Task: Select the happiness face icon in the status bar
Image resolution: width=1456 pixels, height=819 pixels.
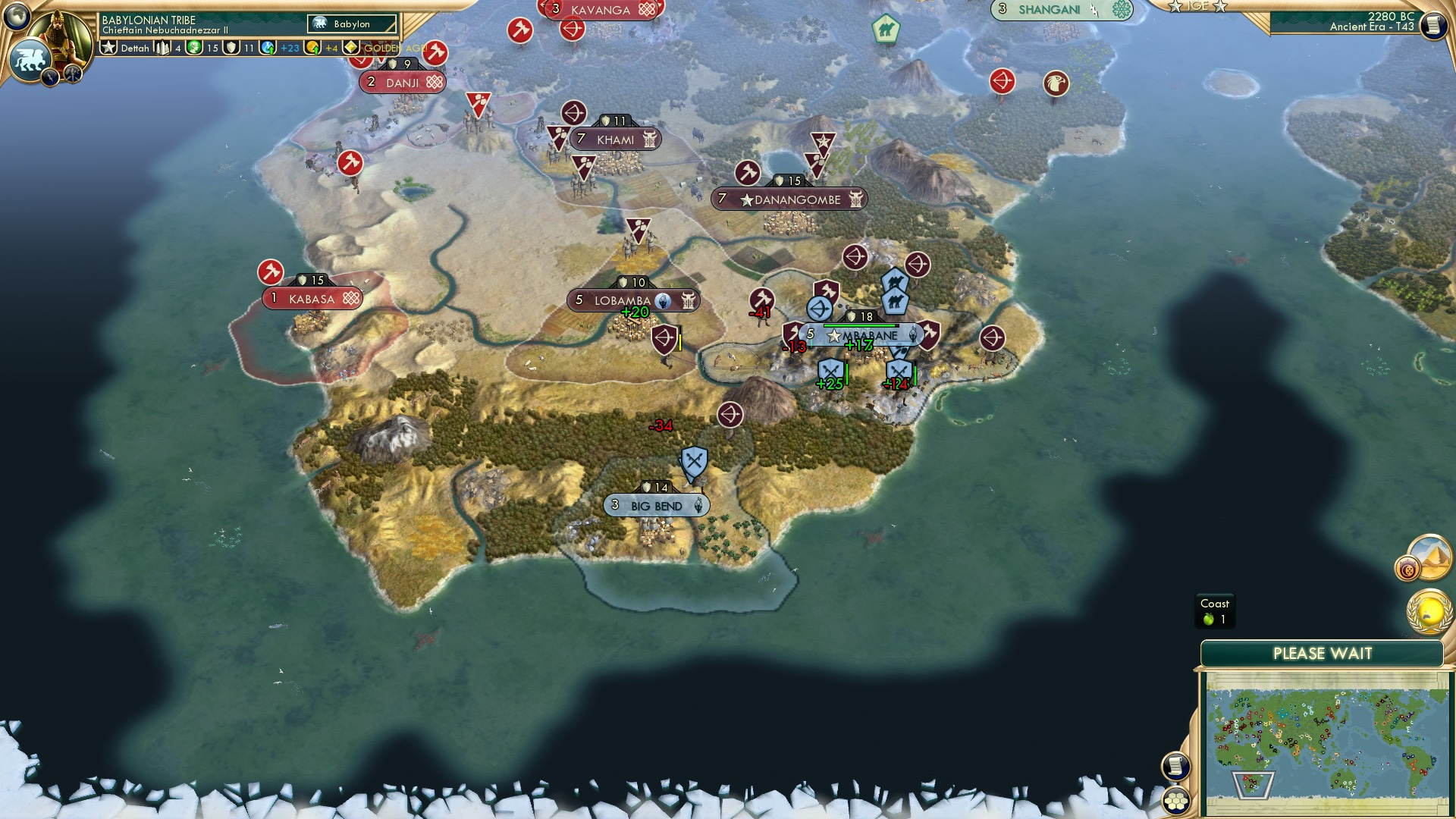Action: click(194, 48)
